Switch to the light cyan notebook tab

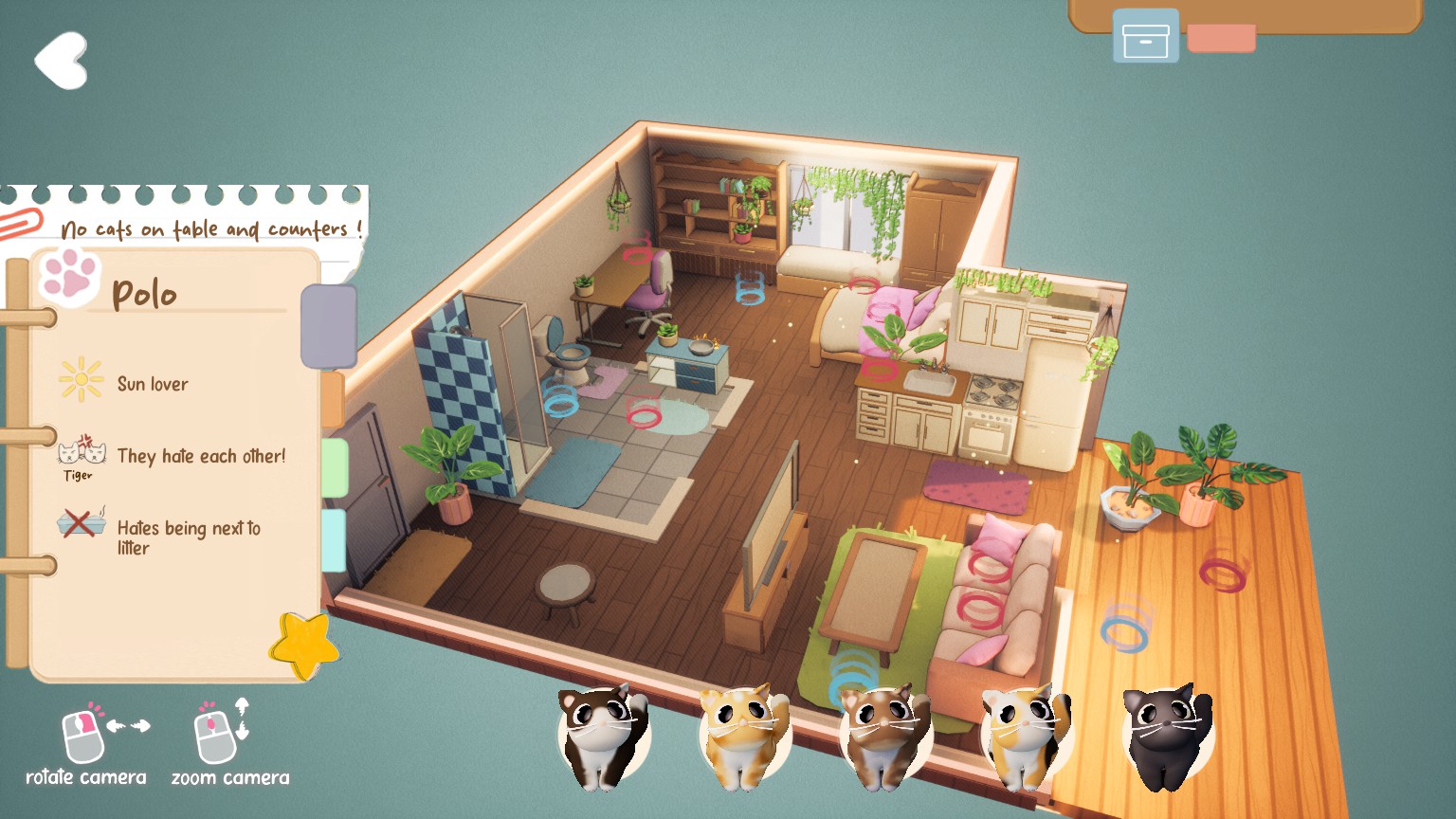pos(334,540)
